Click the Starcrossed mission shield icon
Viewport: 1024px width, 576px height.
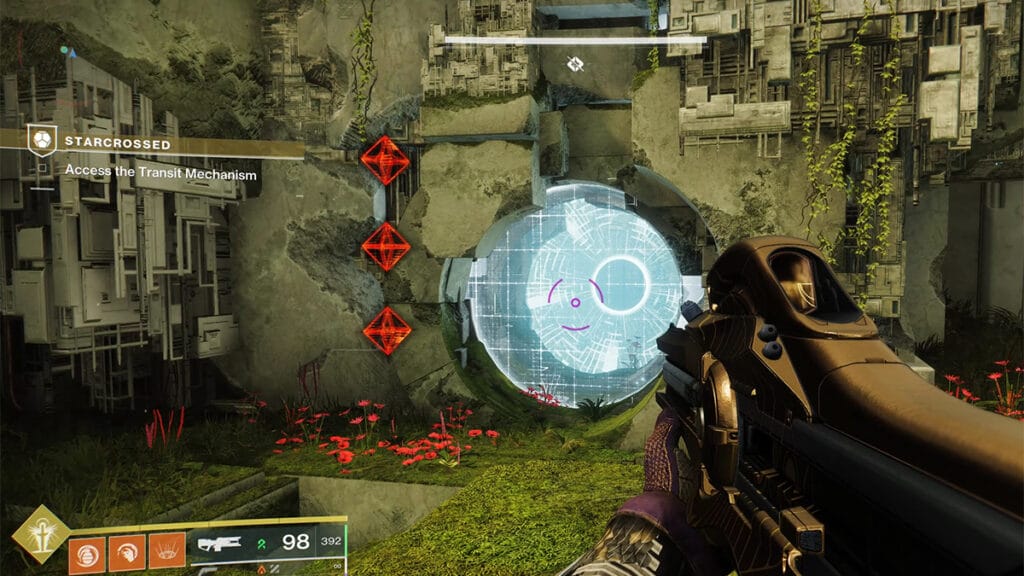(x=41, y=140)
